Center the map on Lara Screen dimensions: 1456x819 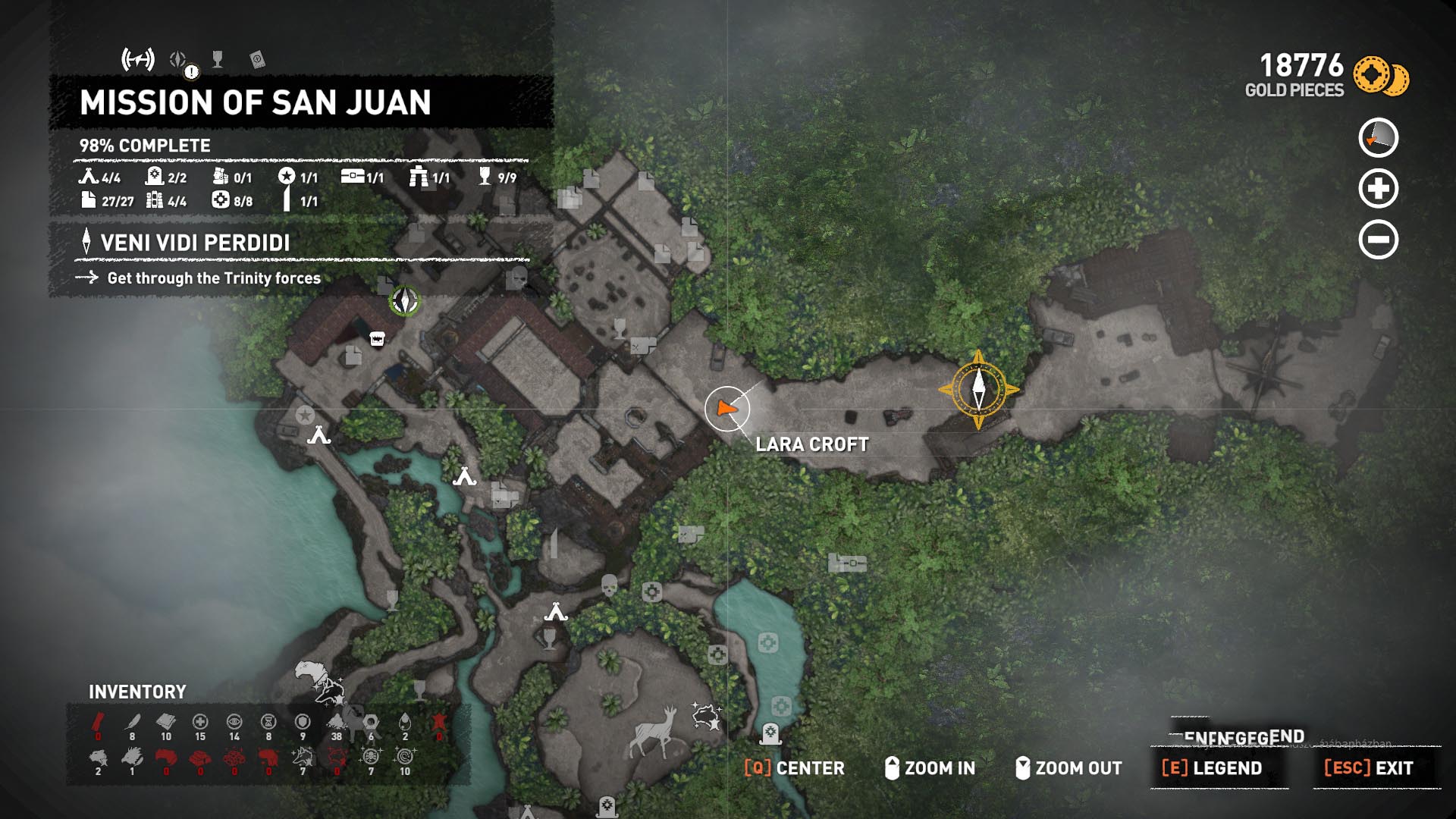pos(794,768)
